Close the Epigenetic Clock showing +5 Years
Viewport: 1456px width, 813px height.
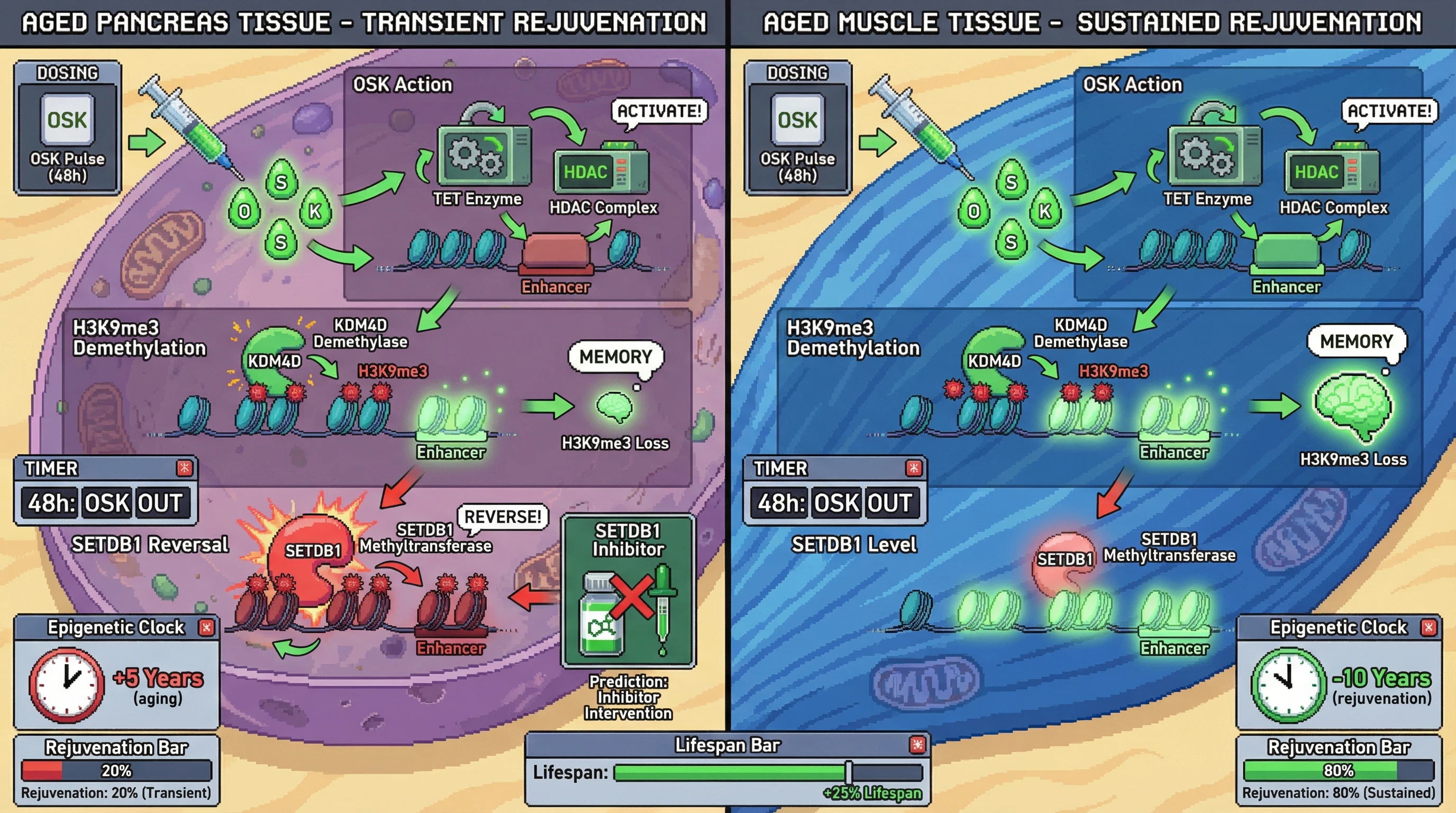[x=206, y=627]
